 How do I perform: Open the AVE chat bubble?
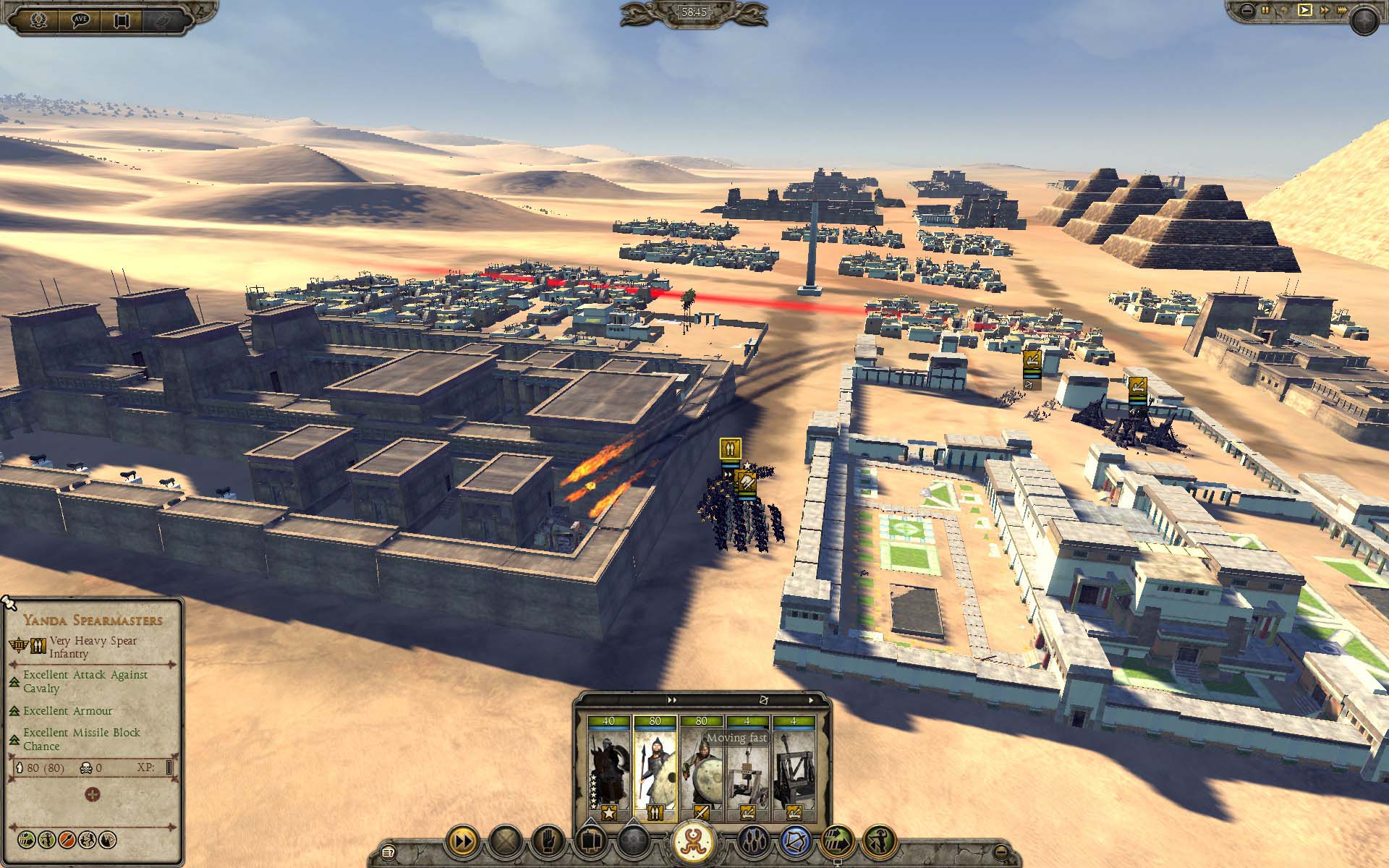(79, 19)
